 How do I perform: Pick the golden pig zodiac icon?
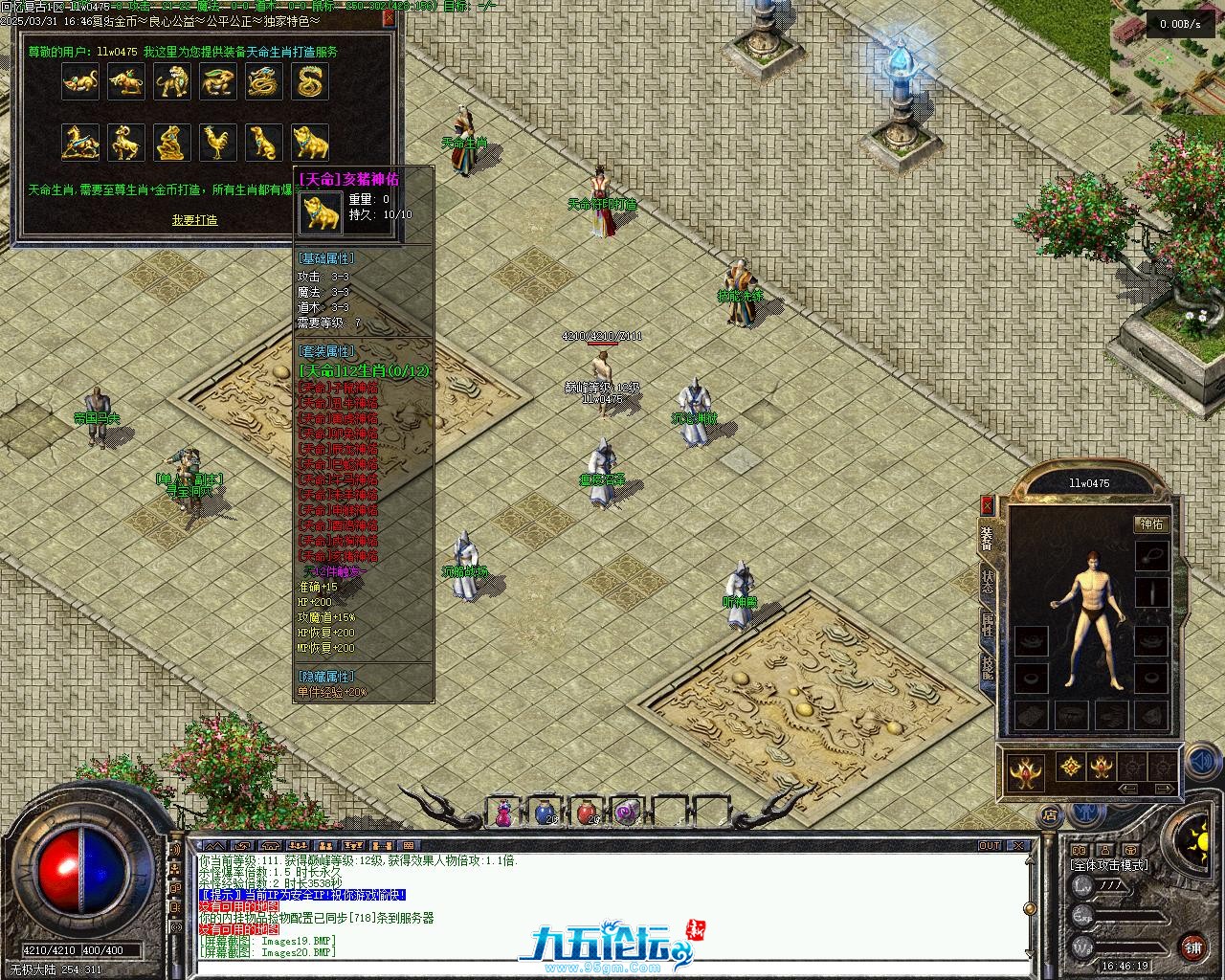(310, 143)
